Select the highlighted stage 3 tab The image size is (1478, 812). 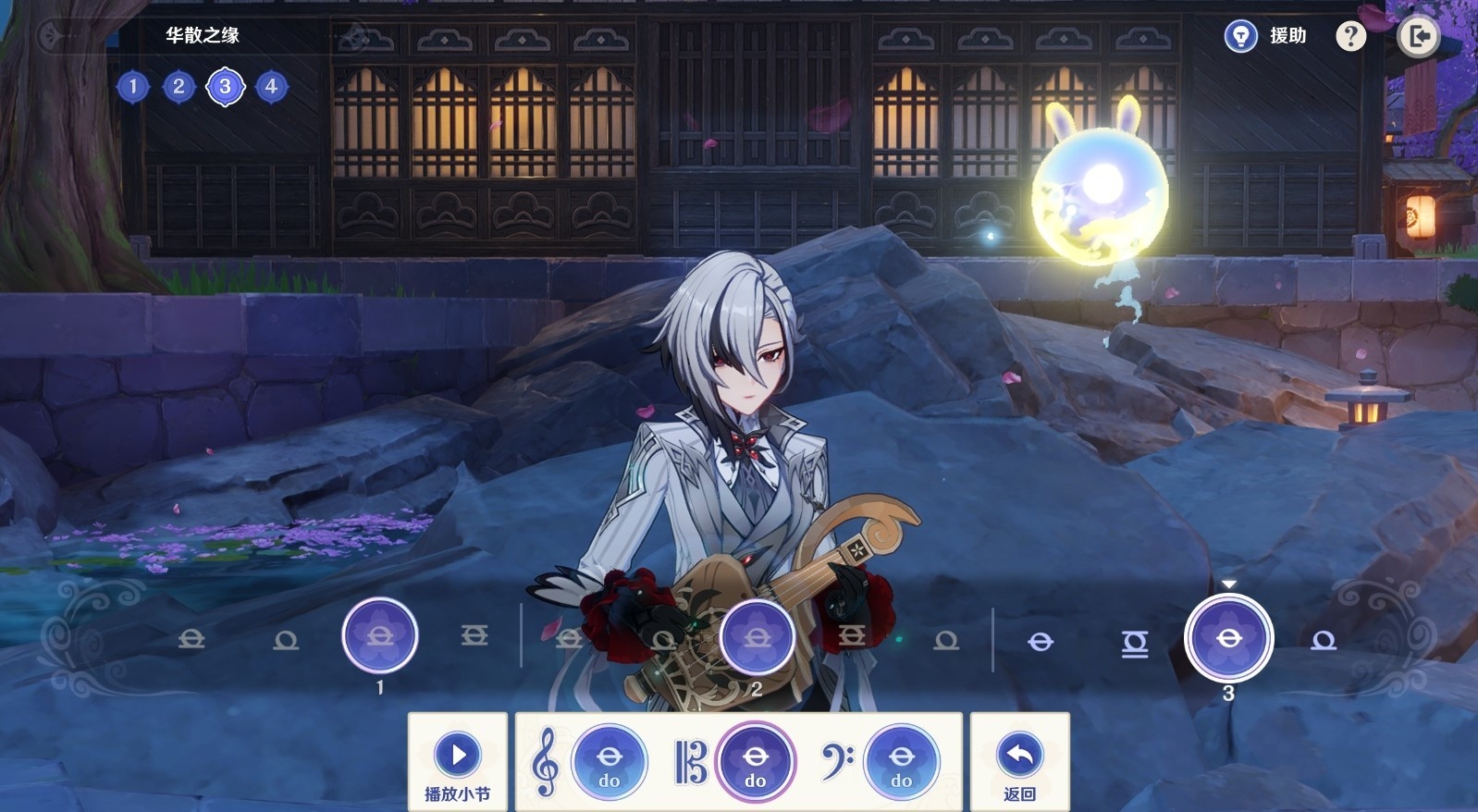(x=225, y=87)
